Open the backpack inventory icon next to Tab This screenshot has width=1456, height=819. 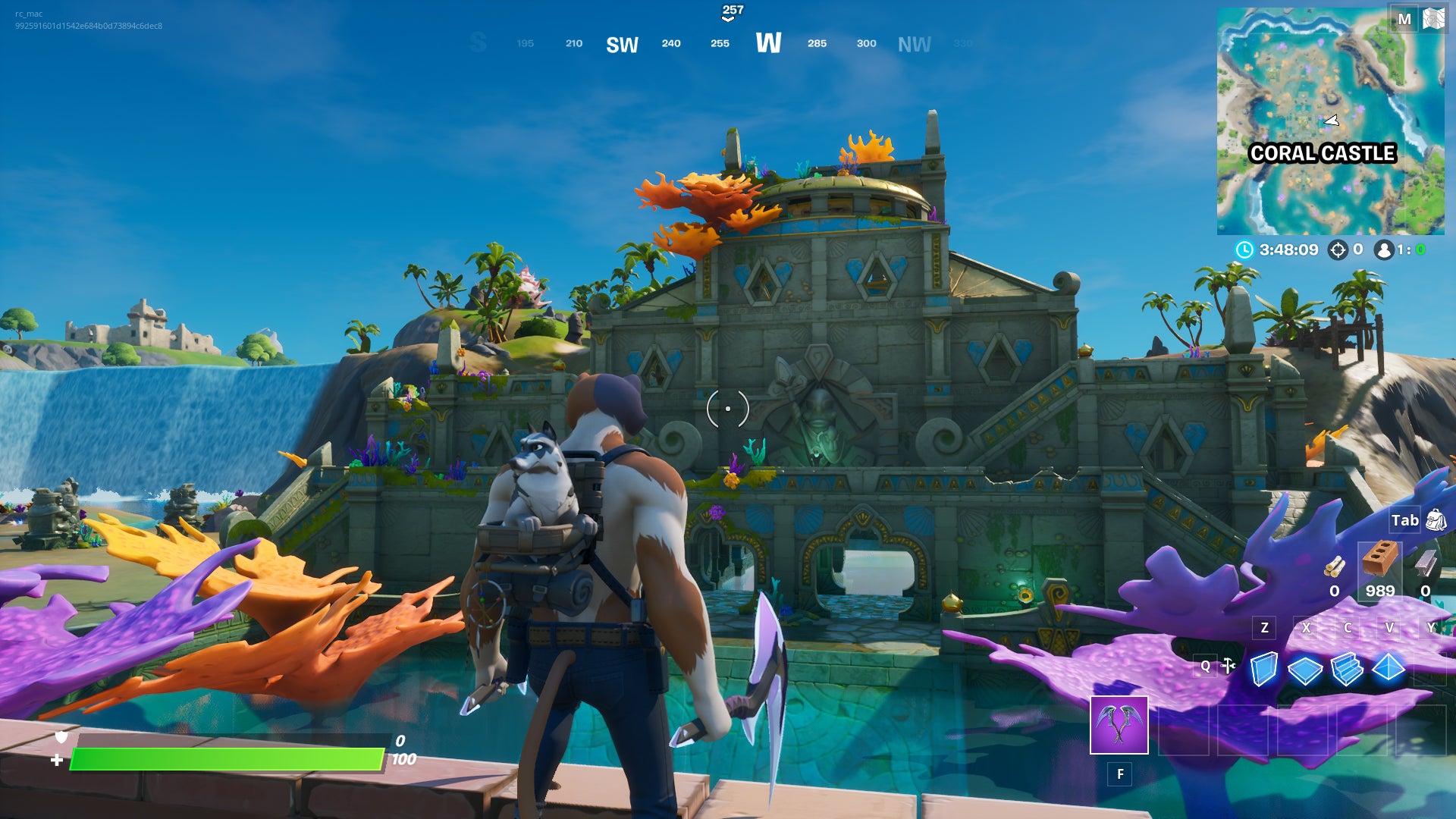click(1437, 521)
